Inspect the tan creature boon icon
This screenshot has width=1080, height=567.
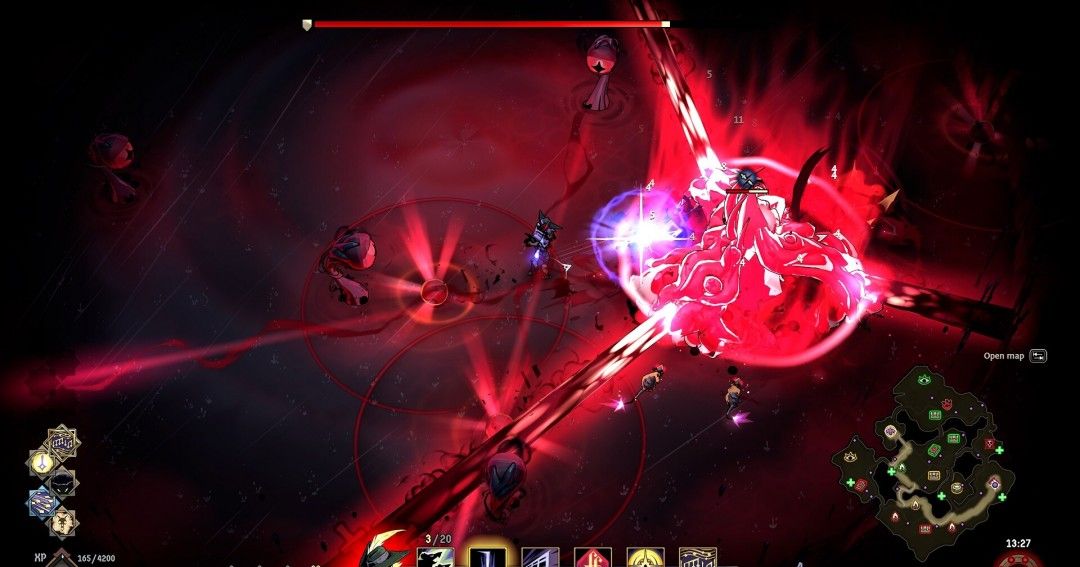(x=62, y=521)
